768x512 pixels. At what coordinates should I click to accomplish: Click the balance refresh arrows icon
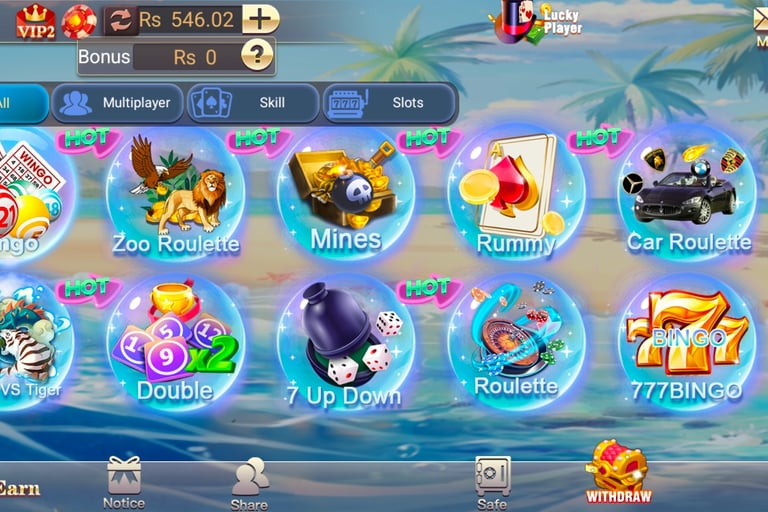pyautogui.click(x=120, y=20)
